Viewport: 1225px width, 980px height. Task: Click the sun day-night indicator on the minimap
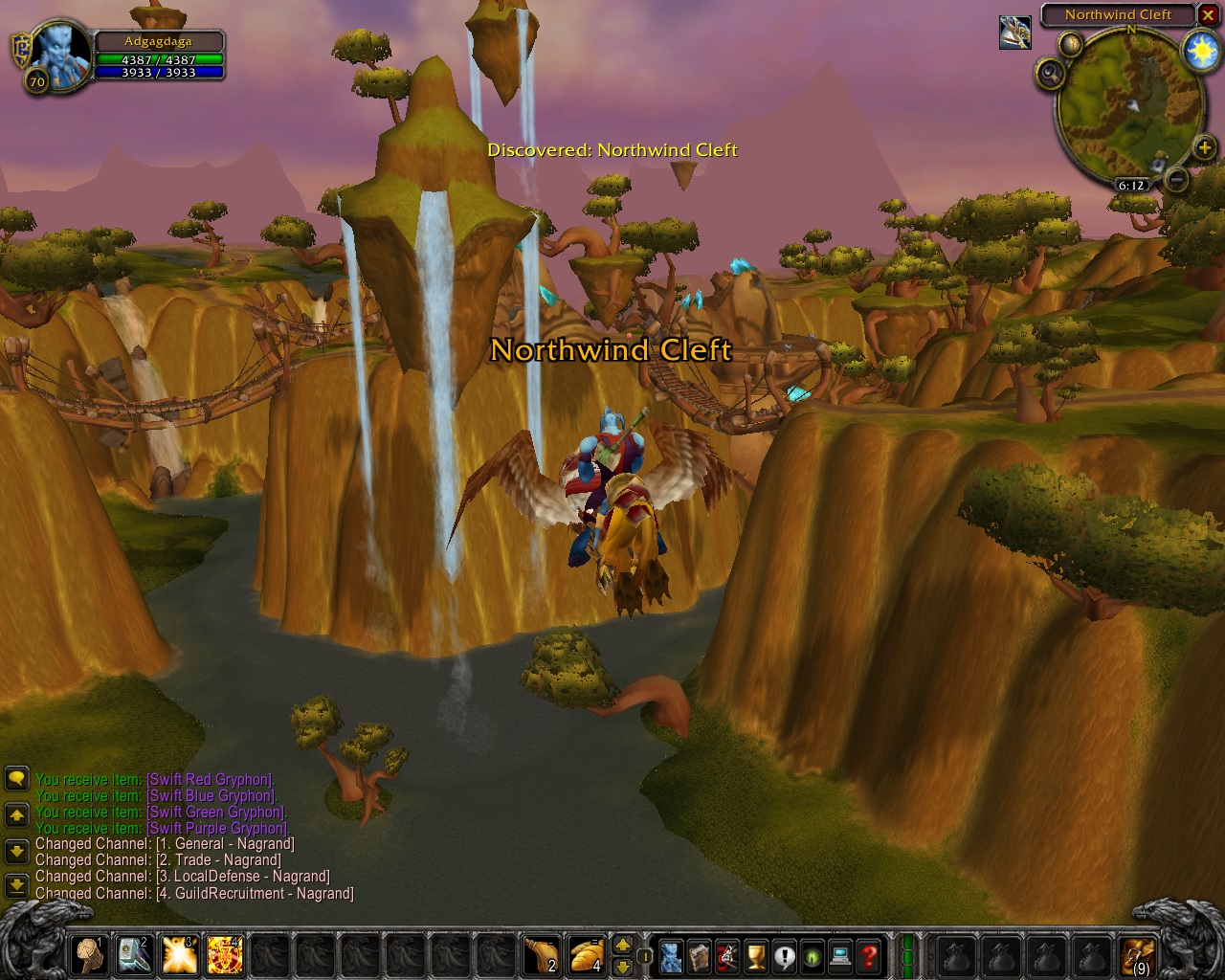pyautogui.click(x=1201, y=51)
